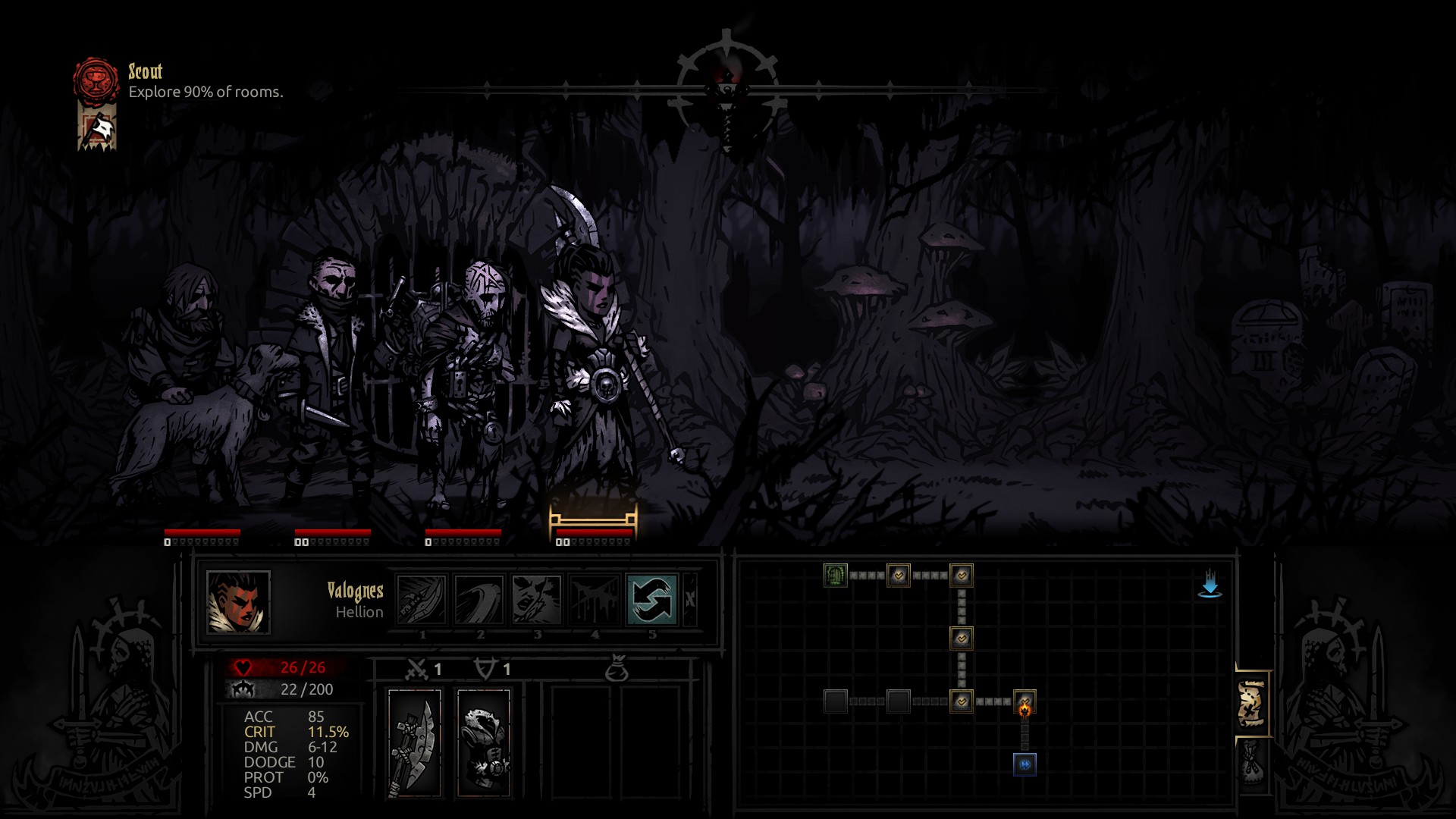Click the red Scout quest seal
The image size is (1456, 819).
pyautogui.click(x=96, y=81)
